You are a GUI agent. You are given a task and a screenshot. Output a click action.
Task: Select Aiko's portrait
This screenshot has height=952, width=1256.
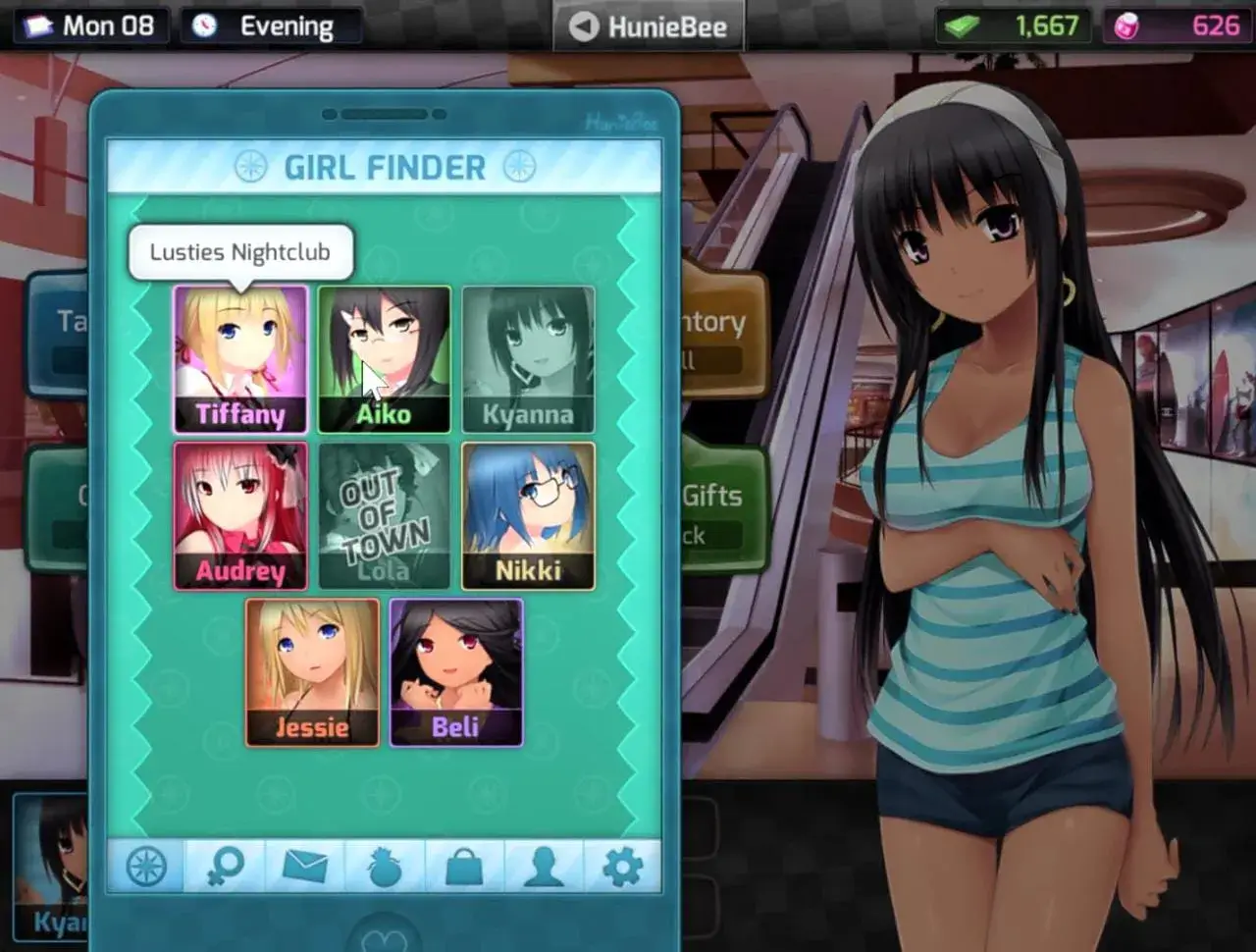(385, 358)
